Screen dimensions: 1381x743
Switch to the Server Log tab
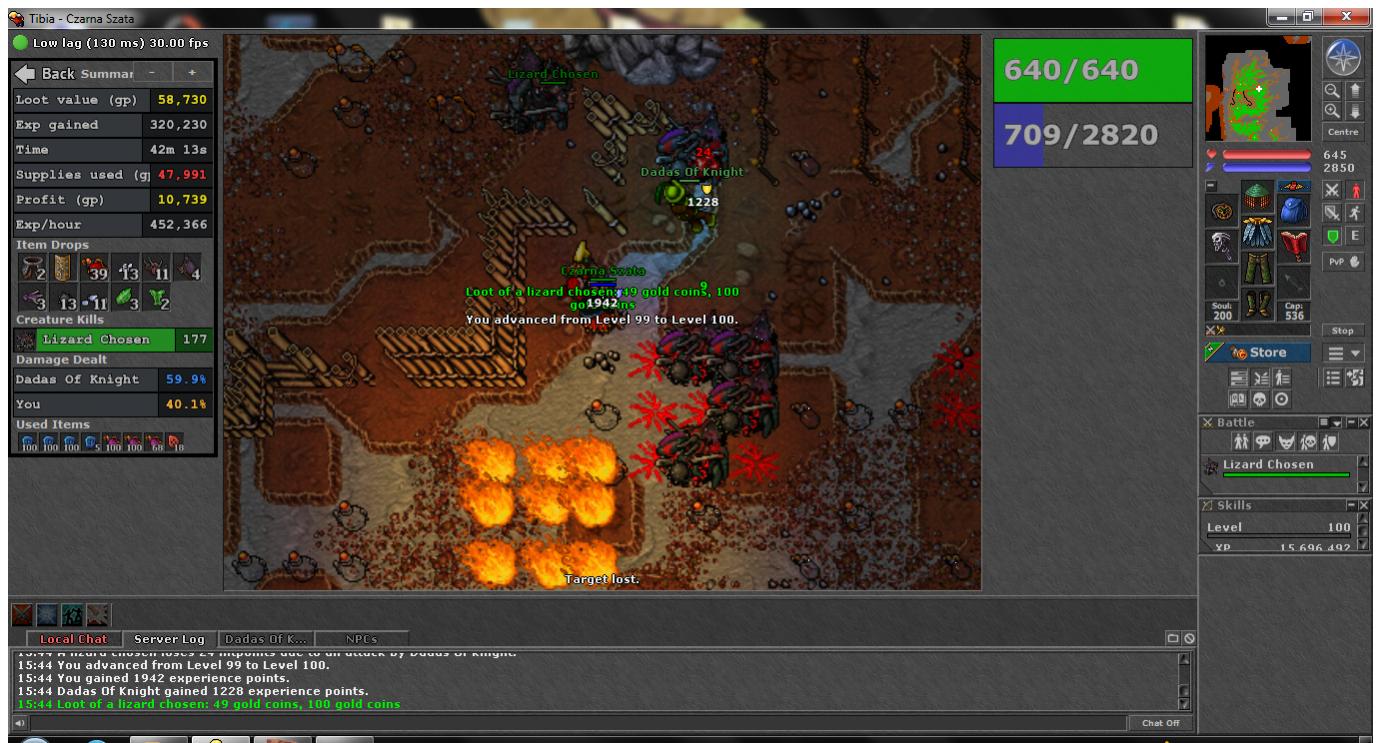click(169, 638)
